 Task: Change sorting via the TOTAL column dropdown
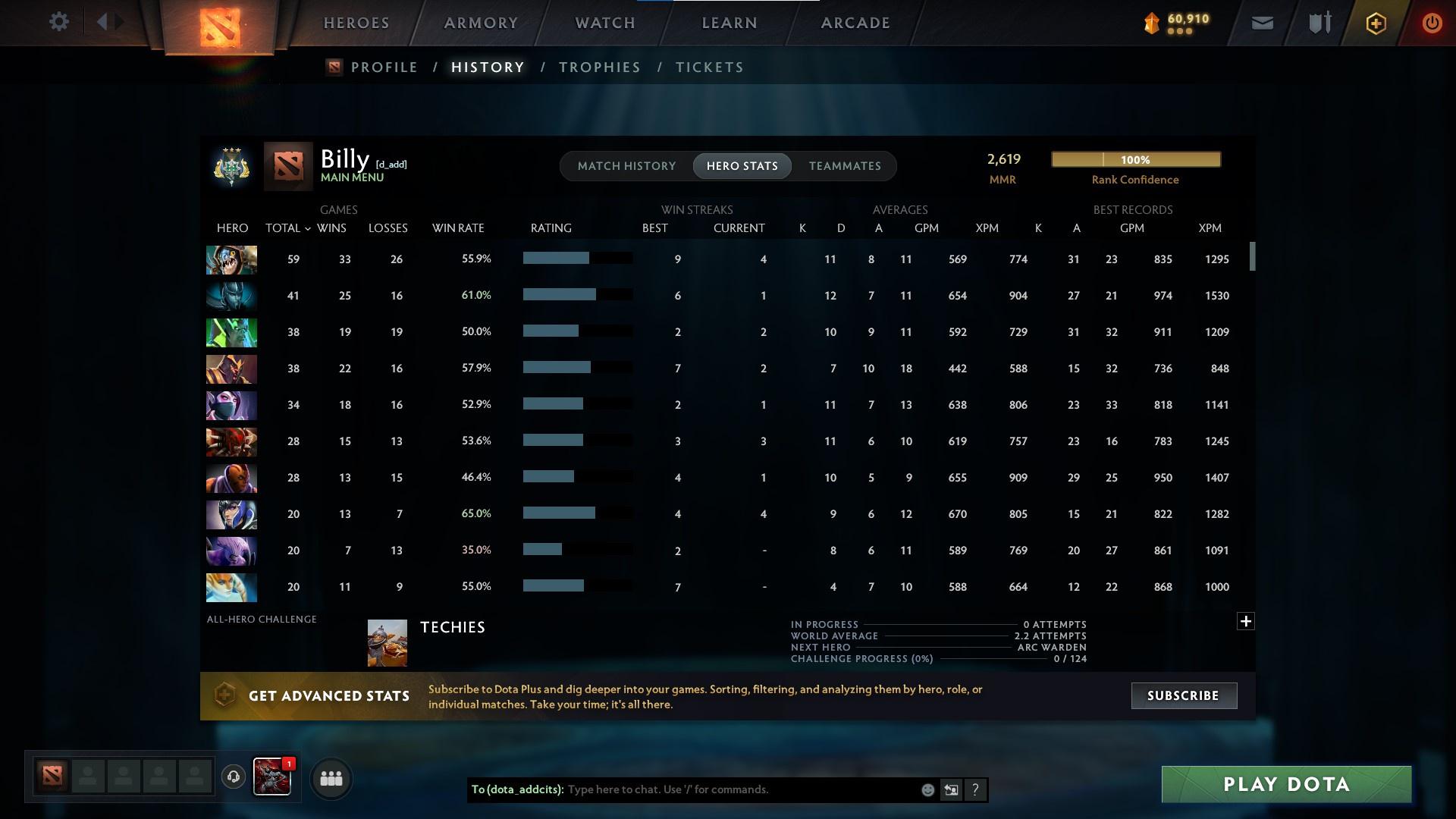(x=287, y=227)
